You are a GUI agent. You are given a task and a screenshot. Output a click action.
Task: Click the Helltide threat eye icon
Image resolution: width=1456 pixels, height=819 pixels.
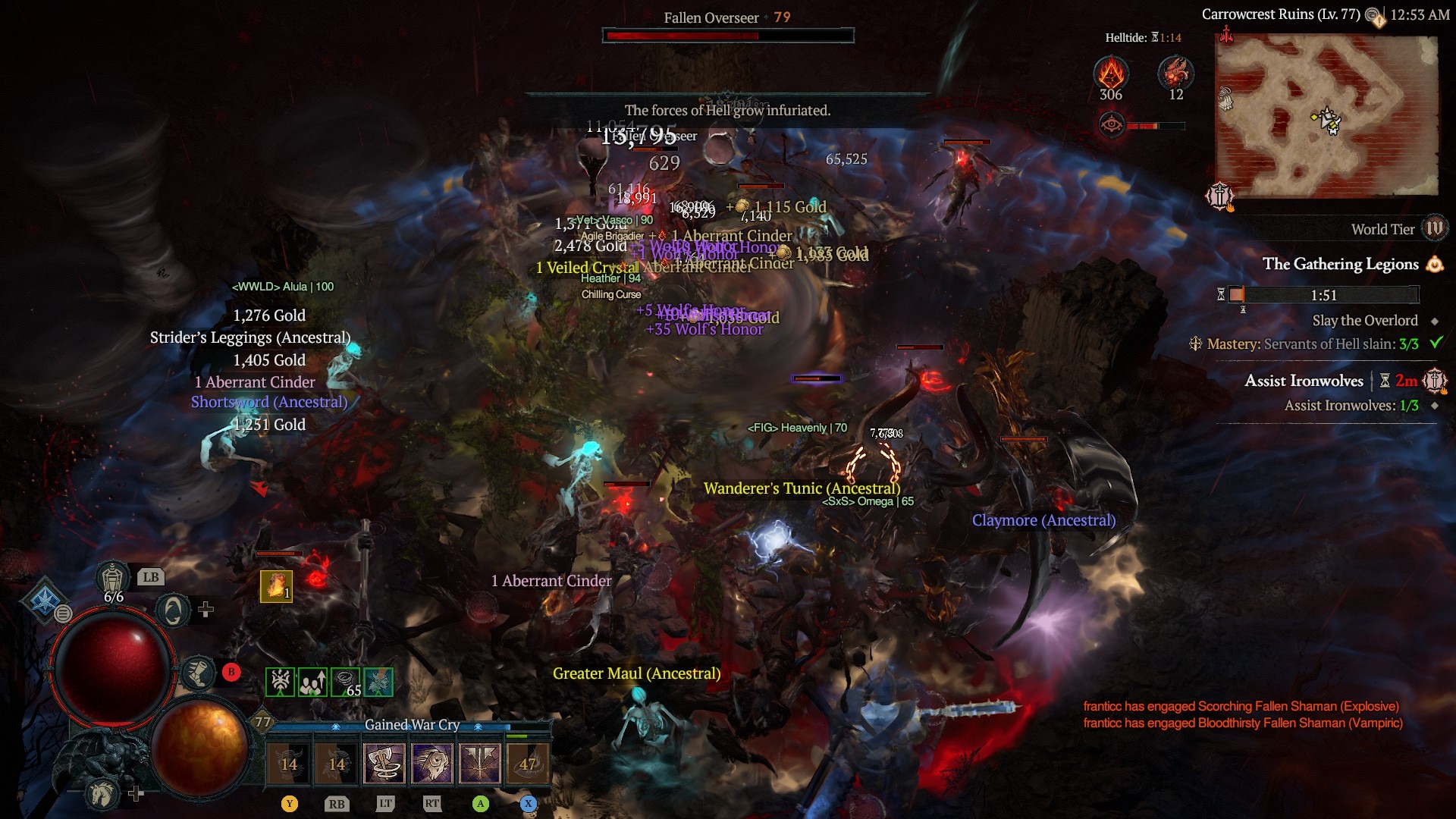click(1111, 125)
